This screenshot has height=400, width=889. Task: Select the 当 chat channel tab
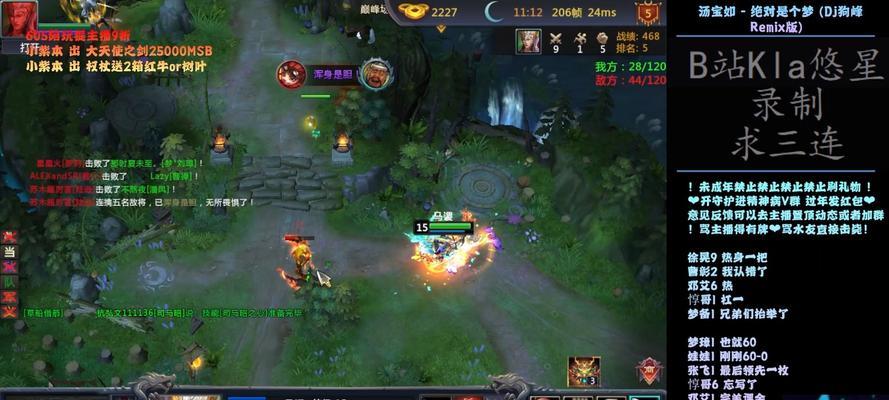tap(9, 252)
